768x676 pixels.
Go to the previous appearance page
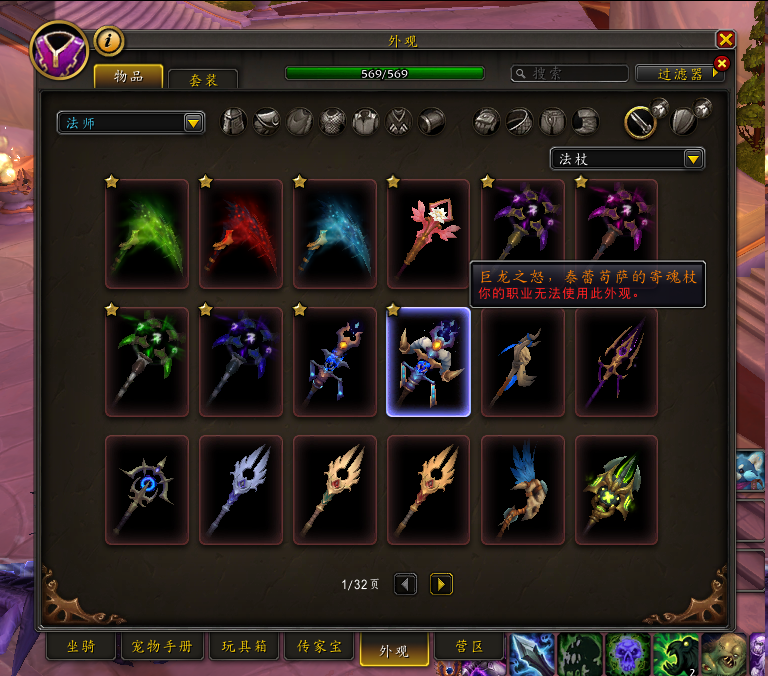pos(405,584)
